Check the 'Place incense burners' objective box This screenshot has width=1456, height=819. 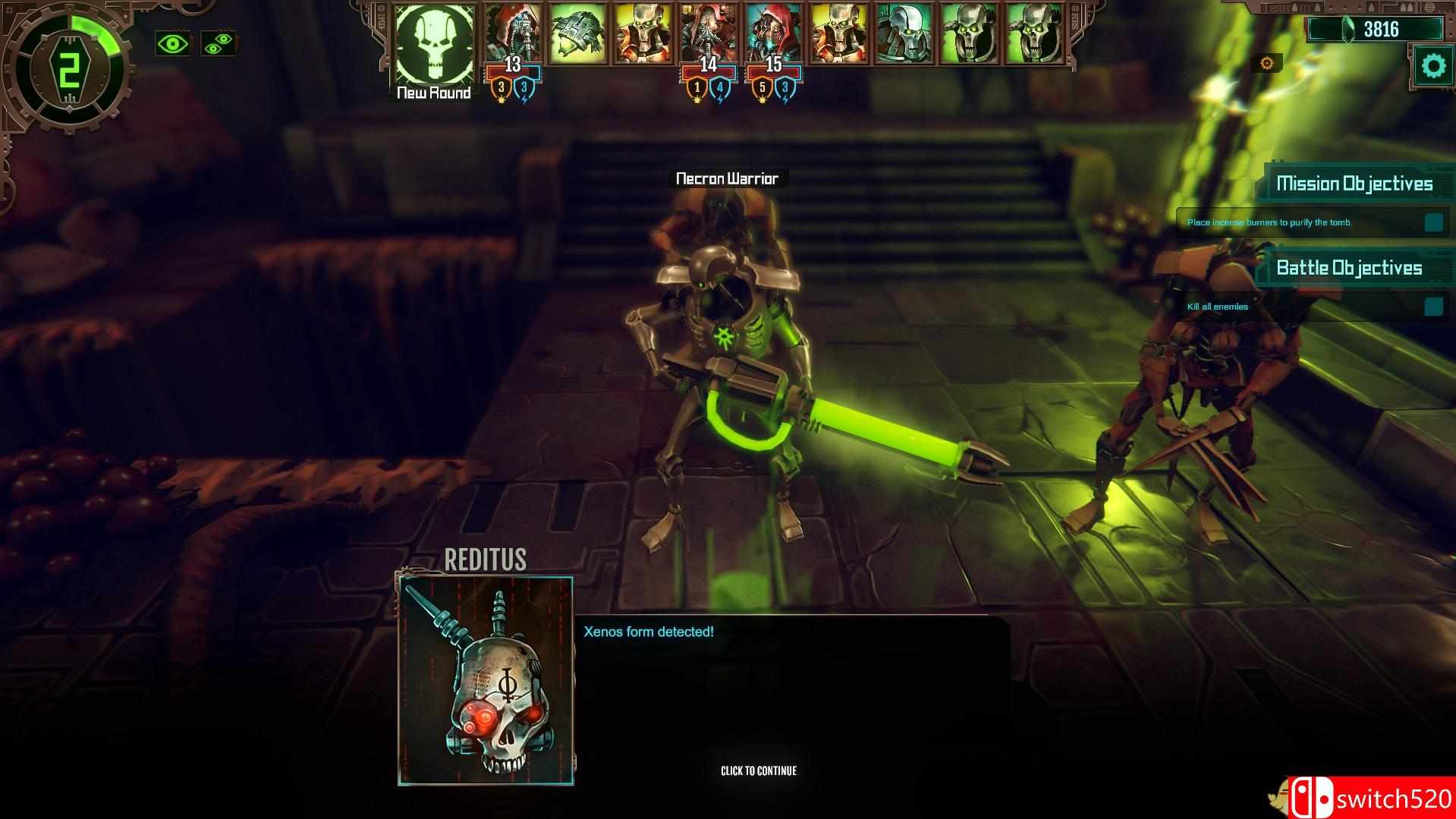coord(1432,221)
